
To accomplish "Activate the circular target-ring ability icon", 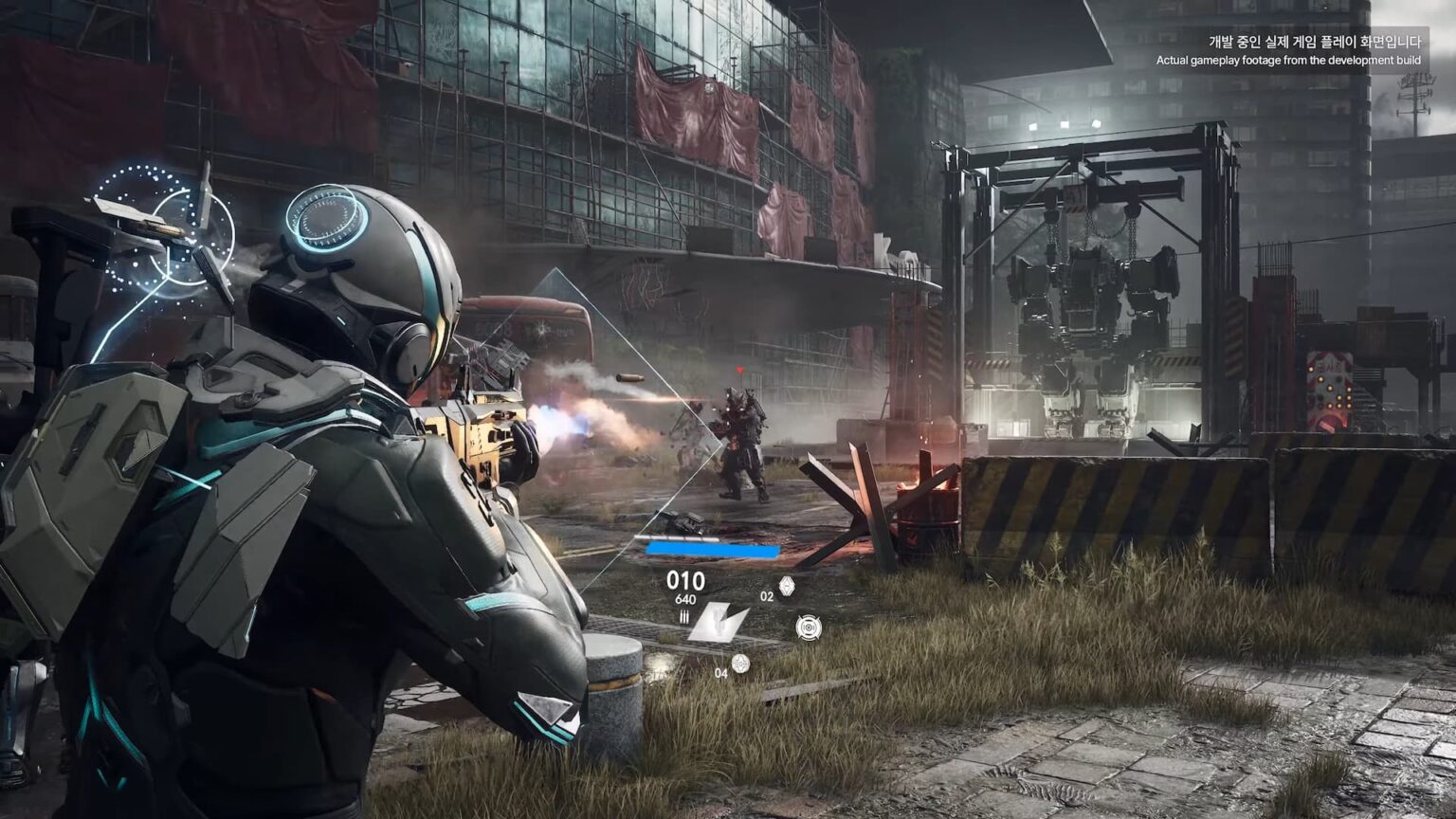I will [x=809, y=628].
